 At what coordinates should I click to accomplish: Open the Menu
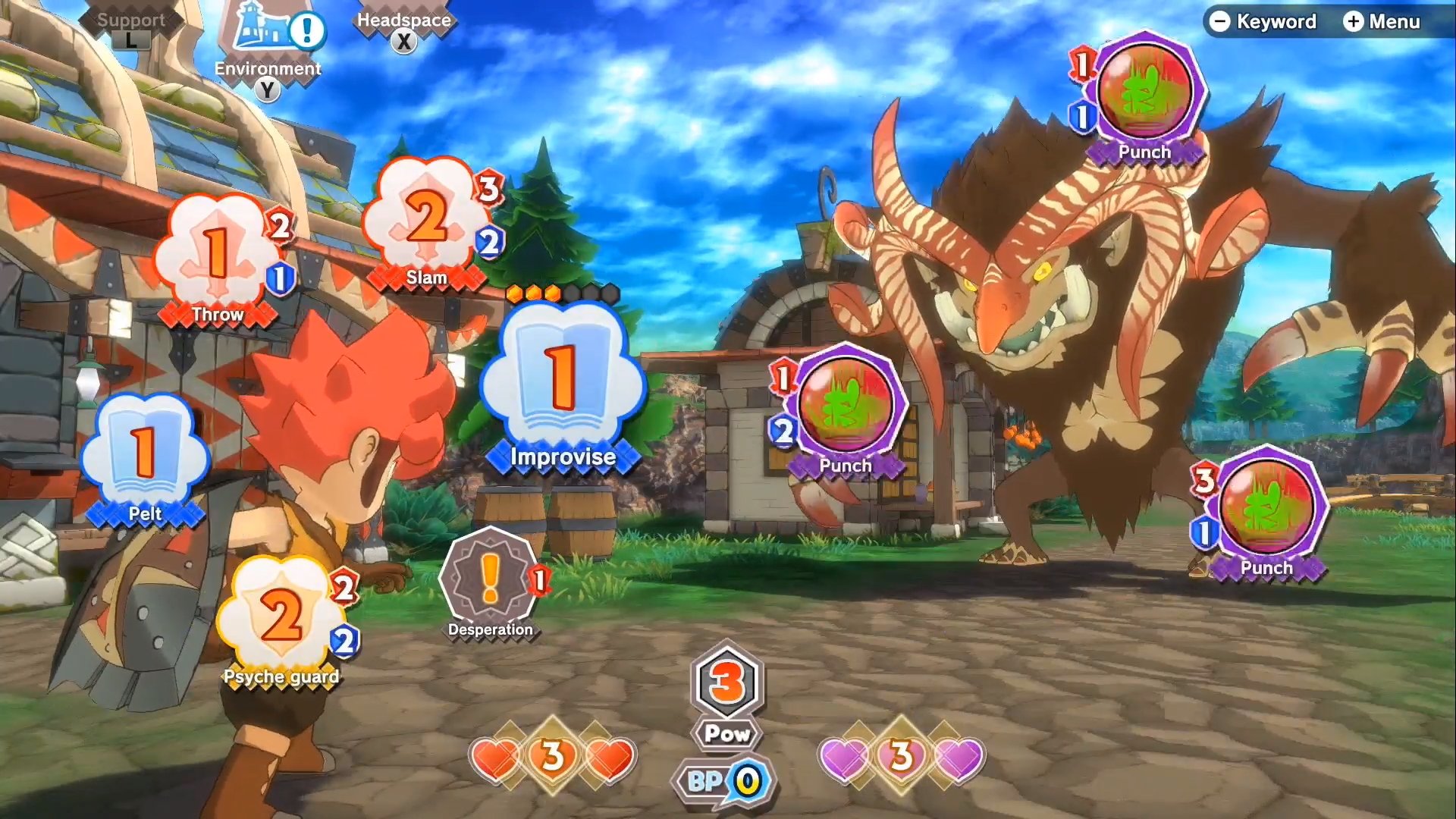(x=1382, y=21)
